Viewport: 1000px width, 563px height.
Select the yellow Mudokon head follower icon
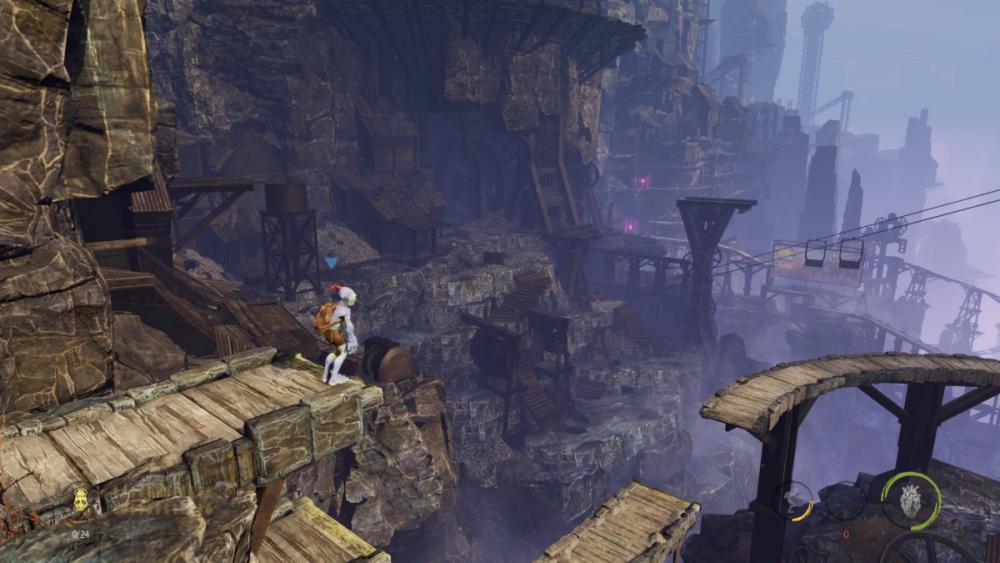click(80, 499)
